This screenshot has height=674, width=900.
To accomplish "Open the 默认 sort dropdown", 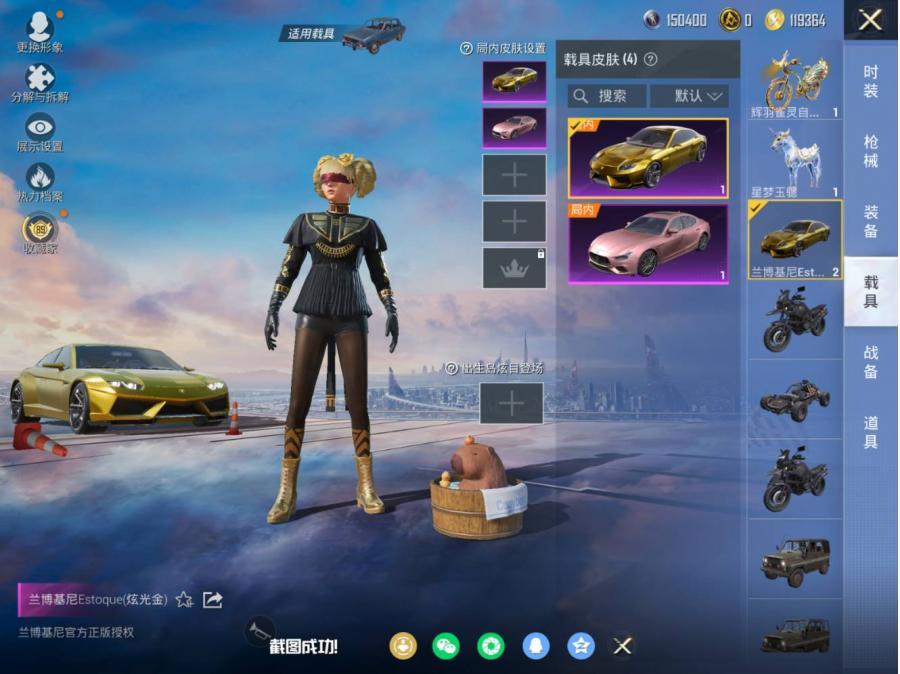I will pyautogui.click(x=689, y=96).
